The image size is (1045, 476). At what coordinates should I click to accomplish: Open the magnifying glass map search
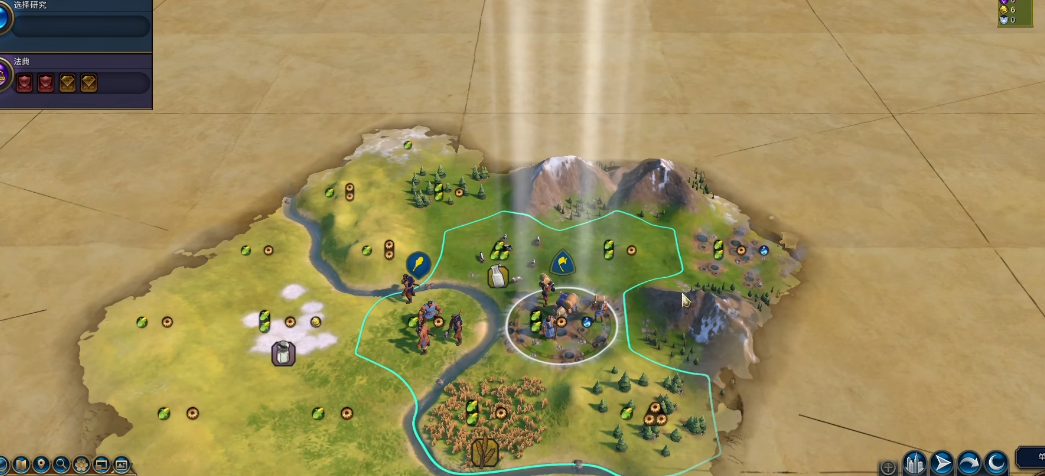61,465
